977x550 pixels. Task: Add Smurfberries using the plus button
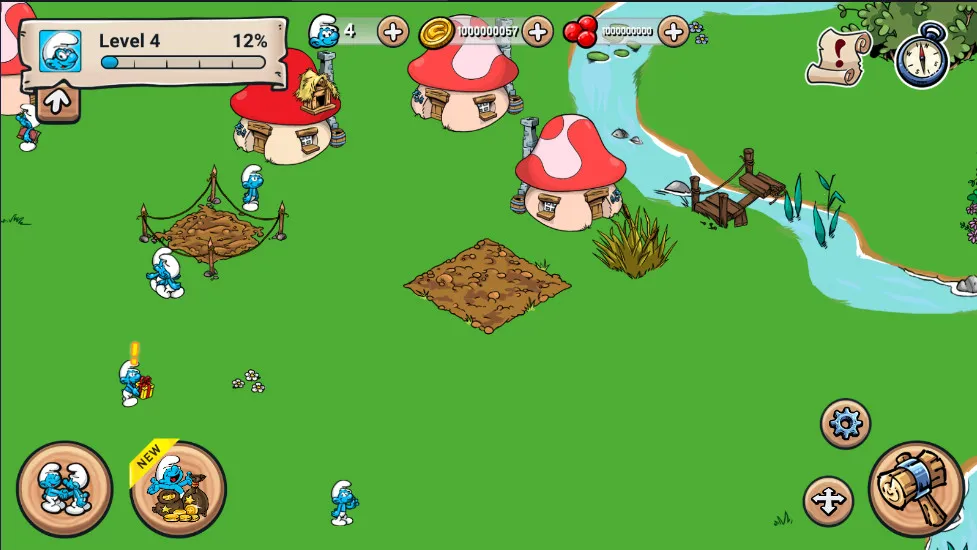(674, 32)
